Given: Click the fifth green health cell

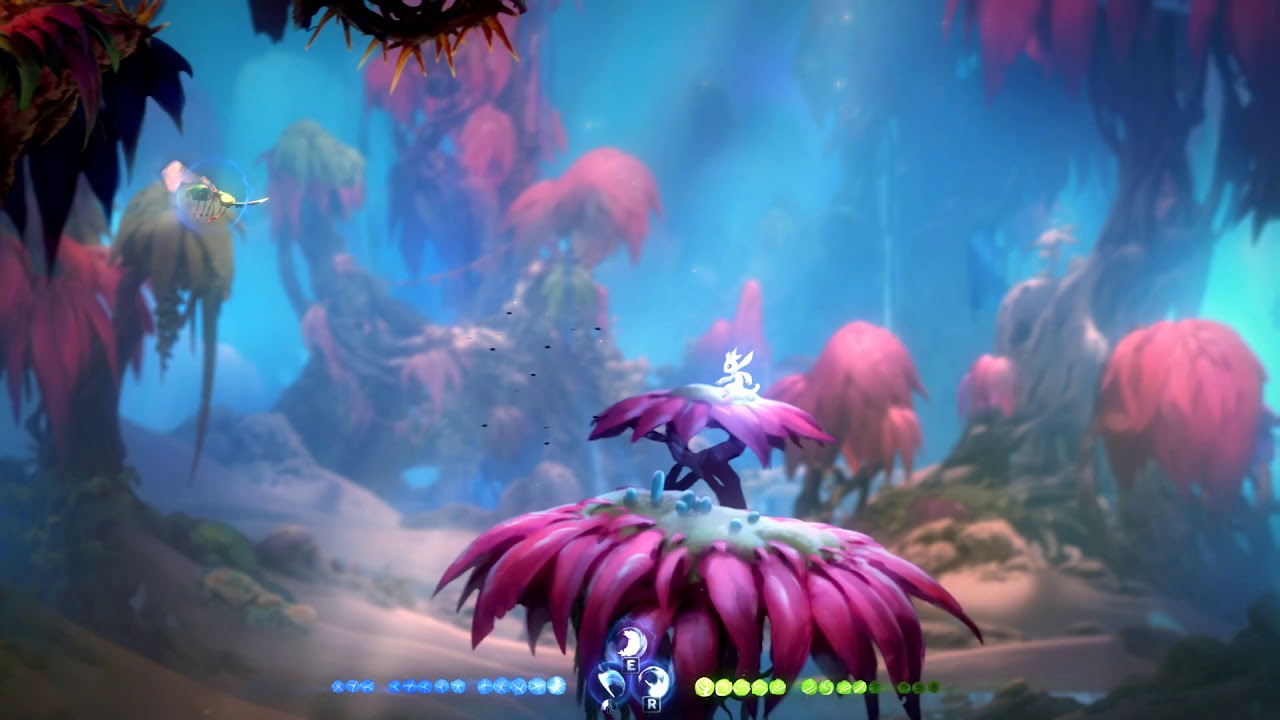Looking at the screenshot, I should click(777, 686).
